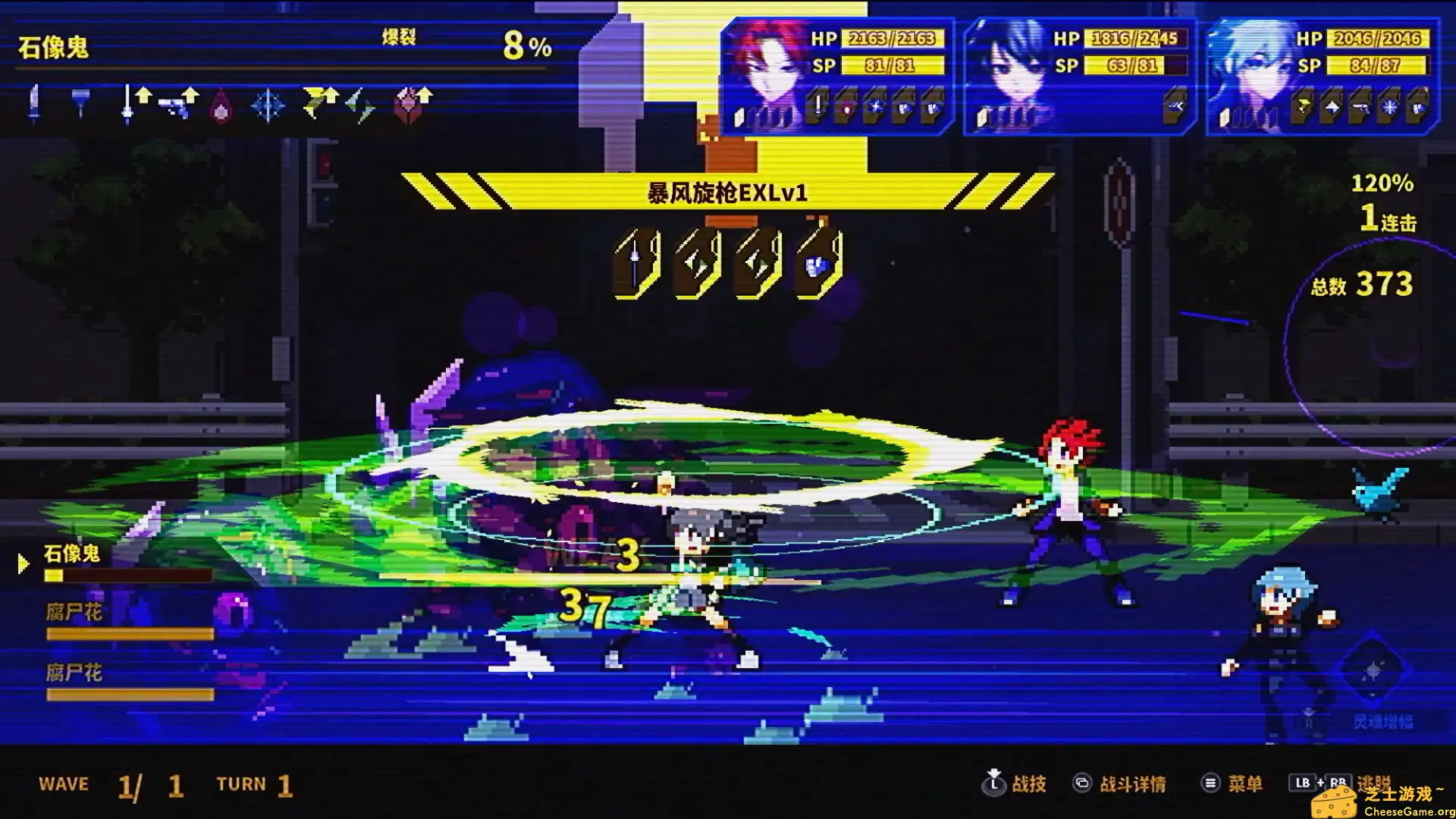The height and width of the screenshot is (819, 1456).
Task: Click the 暴风旋枪EXLv1 skill banner
Action: click(724, 196)
